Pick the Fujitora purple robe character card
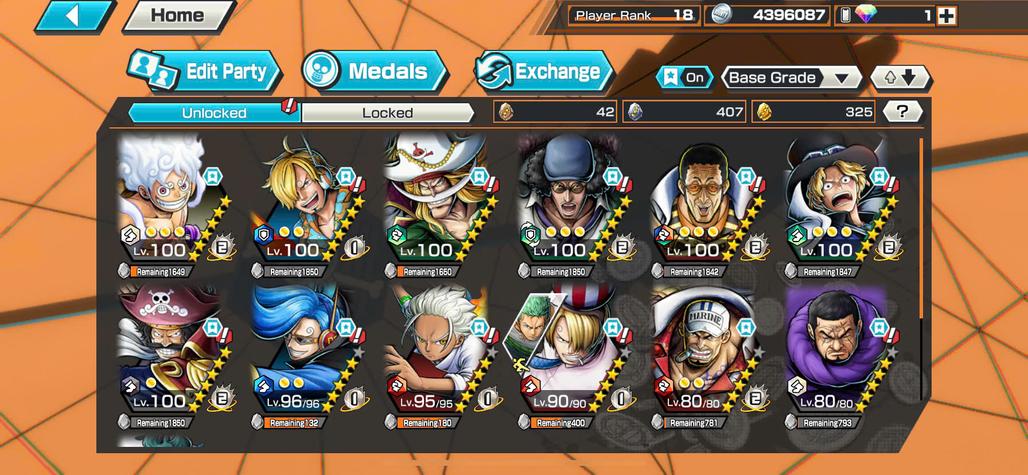The width and height of the screenshot is (1028, 475). [x=833, y=350]
